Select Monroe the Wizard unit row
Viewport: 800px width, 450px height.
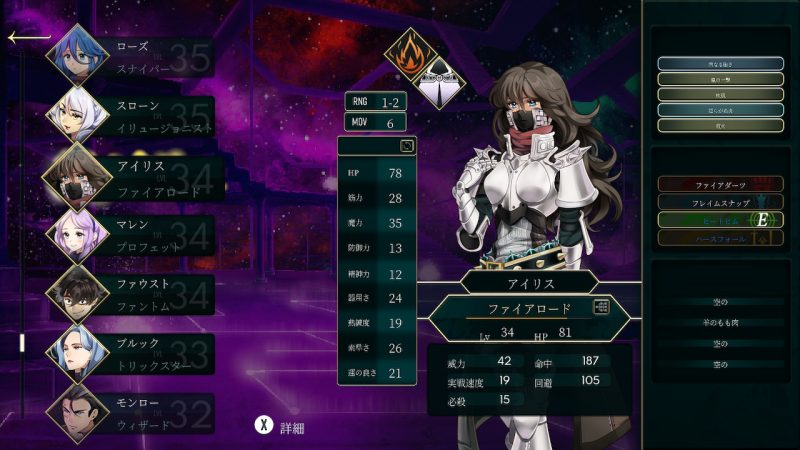pyautogui.click(x=130, y=411)
